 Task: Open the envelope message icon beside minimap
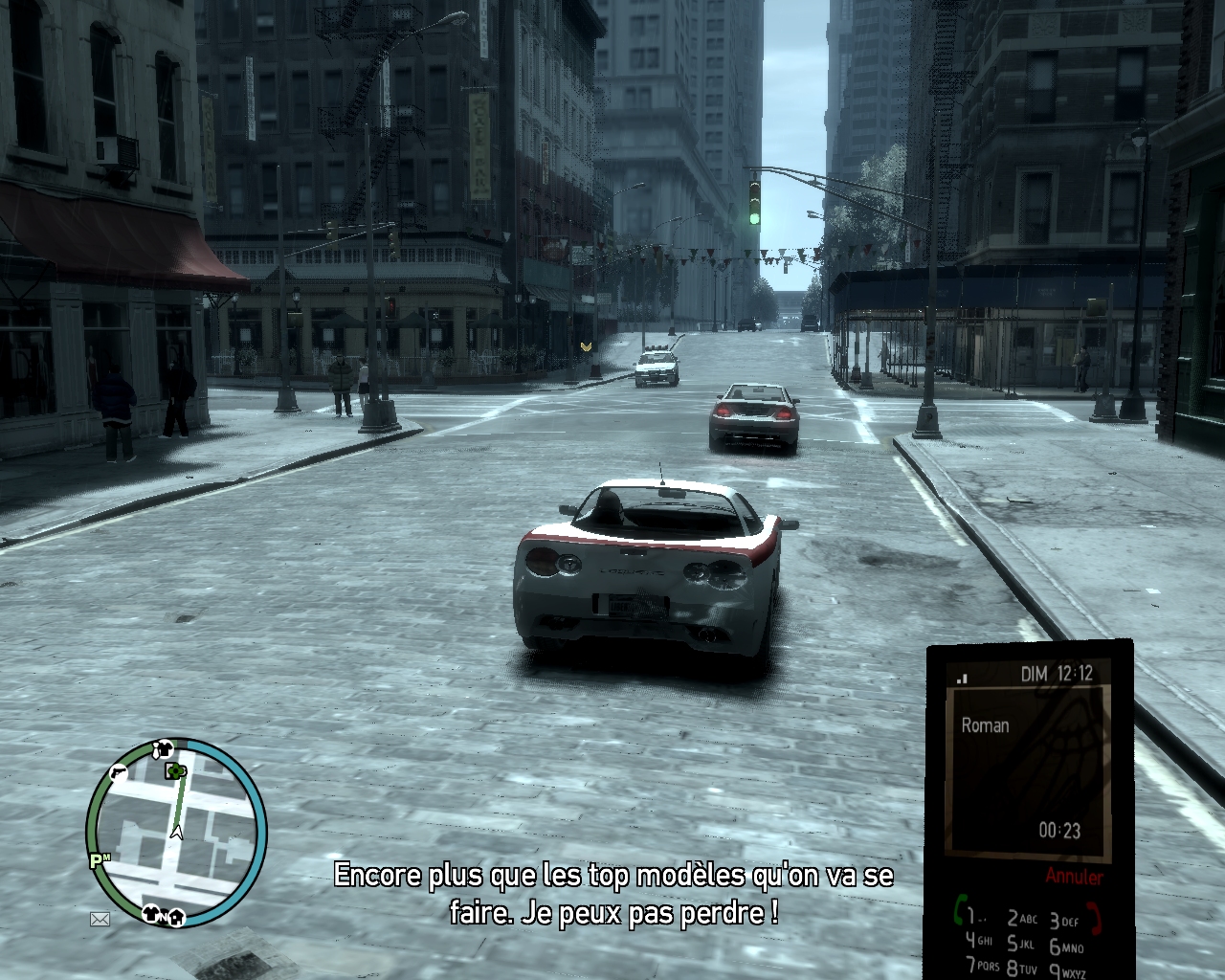pyautogui.click(x=100, y=920)
